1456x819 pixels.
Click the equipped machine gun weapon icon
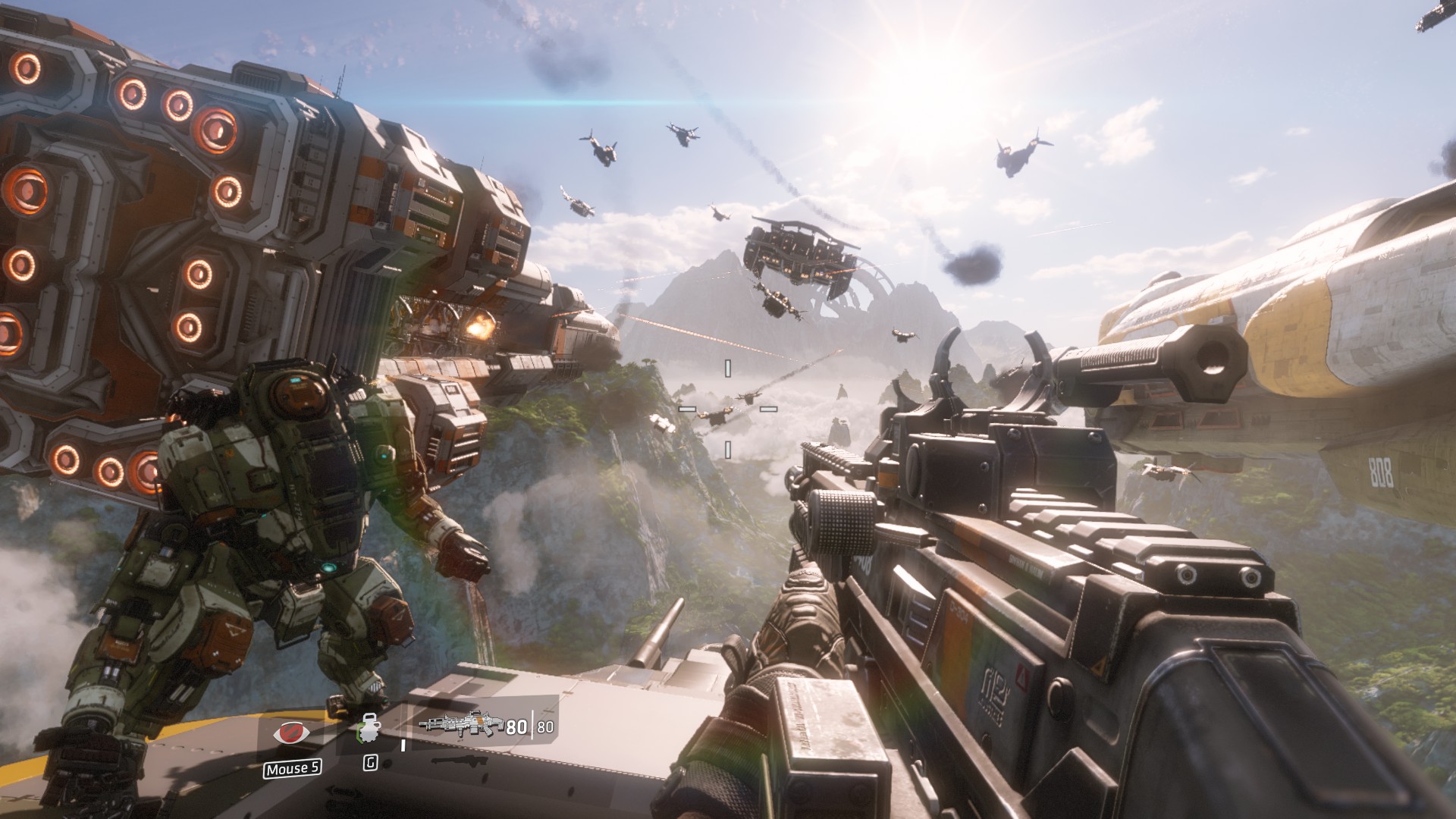point(461,726)
